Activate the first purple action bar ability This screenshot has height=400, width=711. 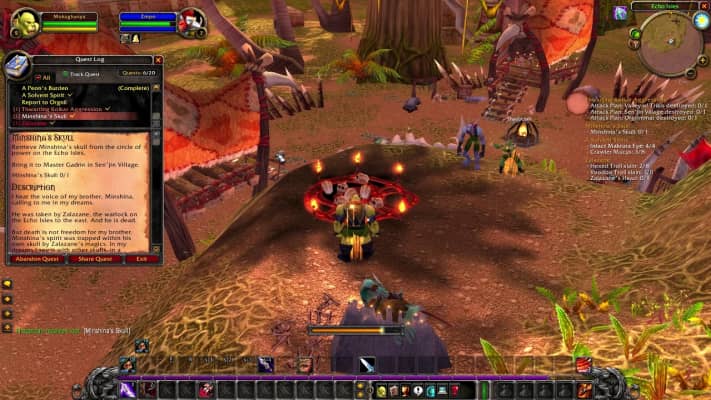[129, 388]
